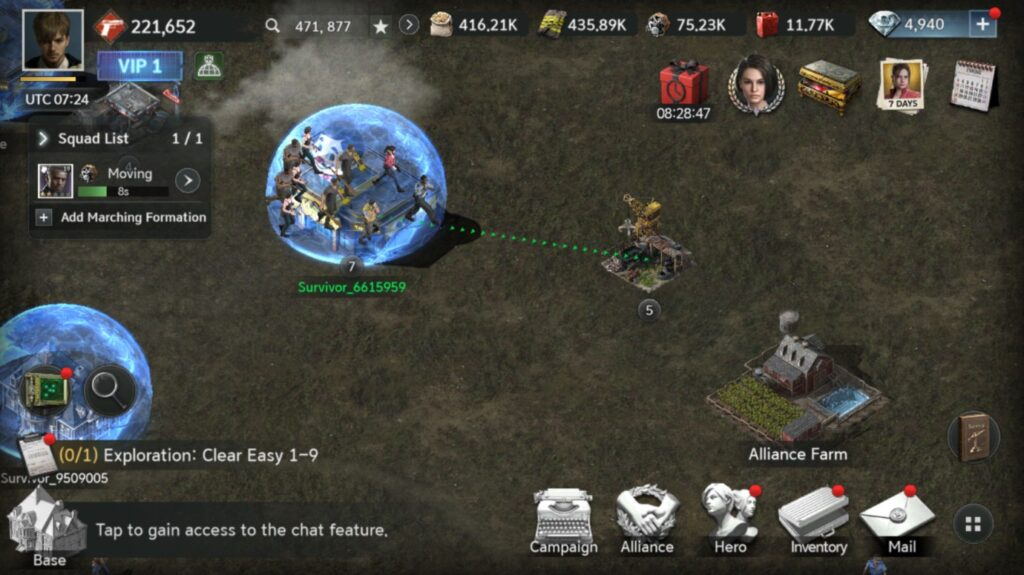The height and width of the screenshot is (575, 1024).
Task: Open the Alliance menu
Action: coord(647,520)
